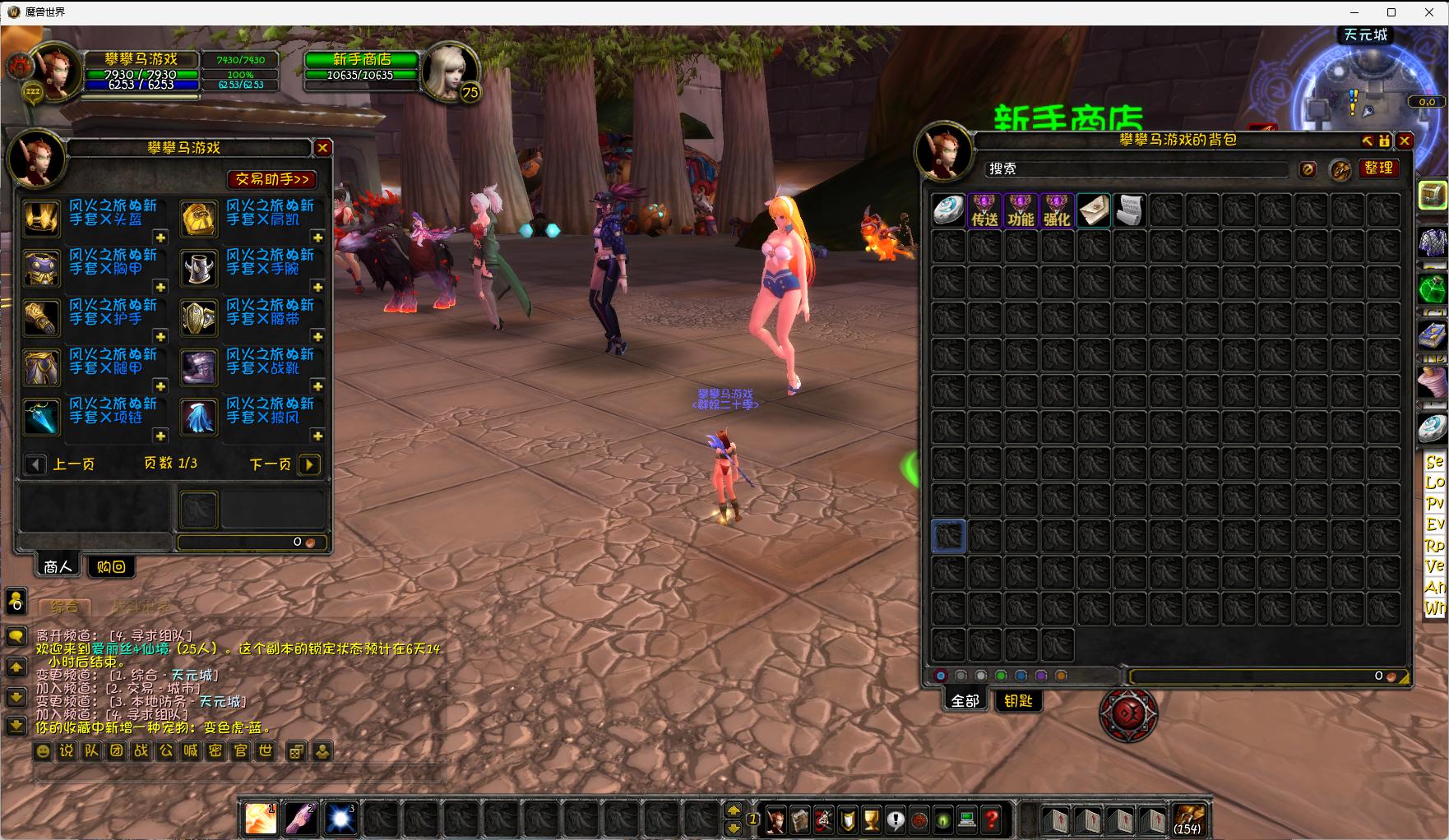Go to next merchant page 下一页
The width and height of the screenshot is (1449, 840).
(309, 464)
